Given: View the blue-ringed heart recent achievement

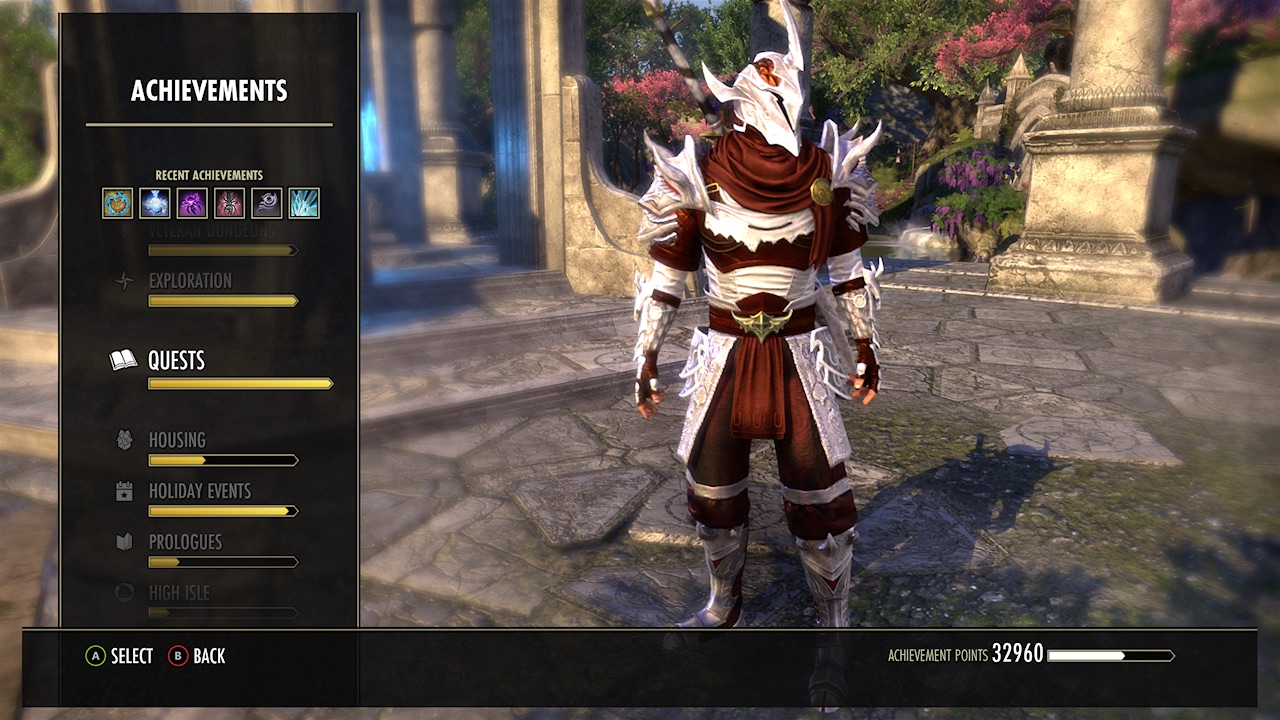Looking at the screenshot, I should (x=118, y=203).
